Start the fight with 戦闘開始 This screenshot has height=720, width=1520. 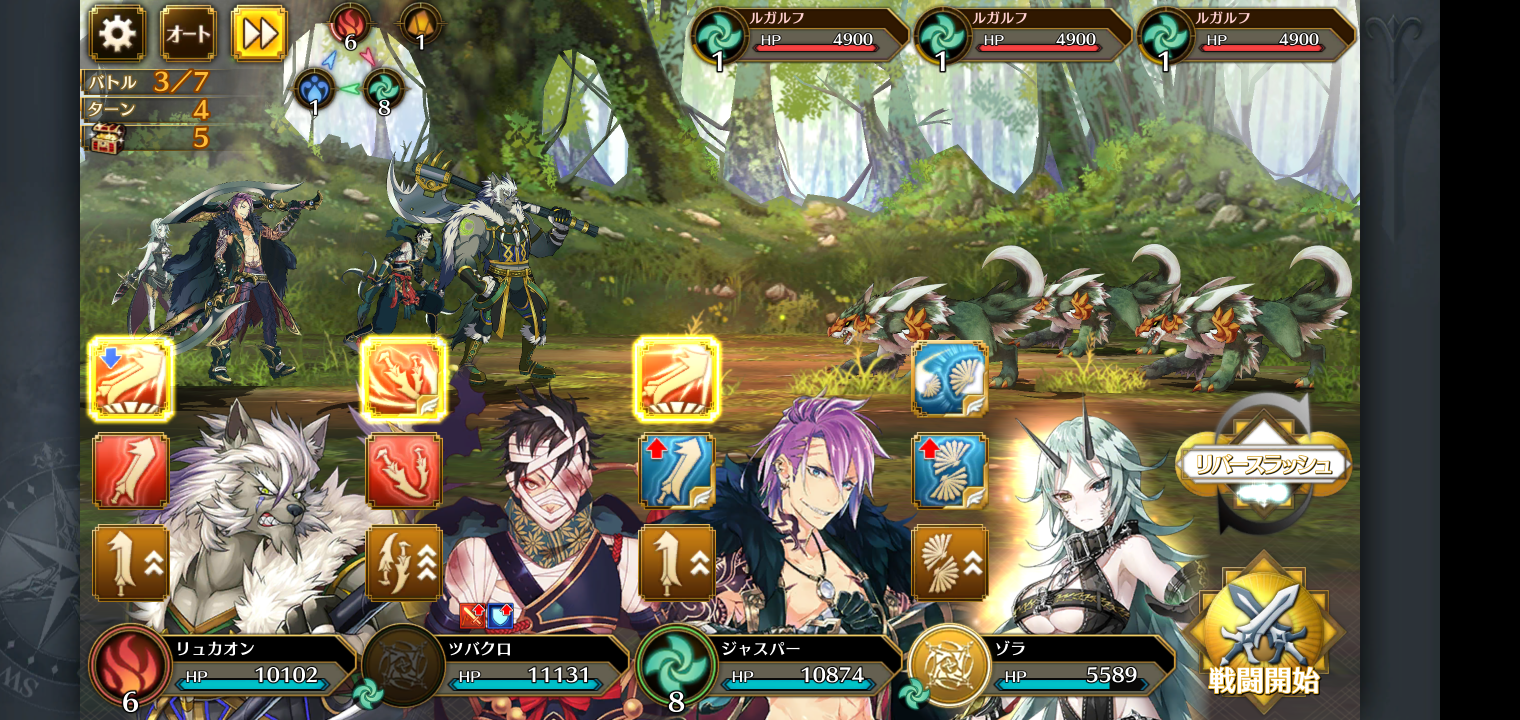pos(1264,635)
